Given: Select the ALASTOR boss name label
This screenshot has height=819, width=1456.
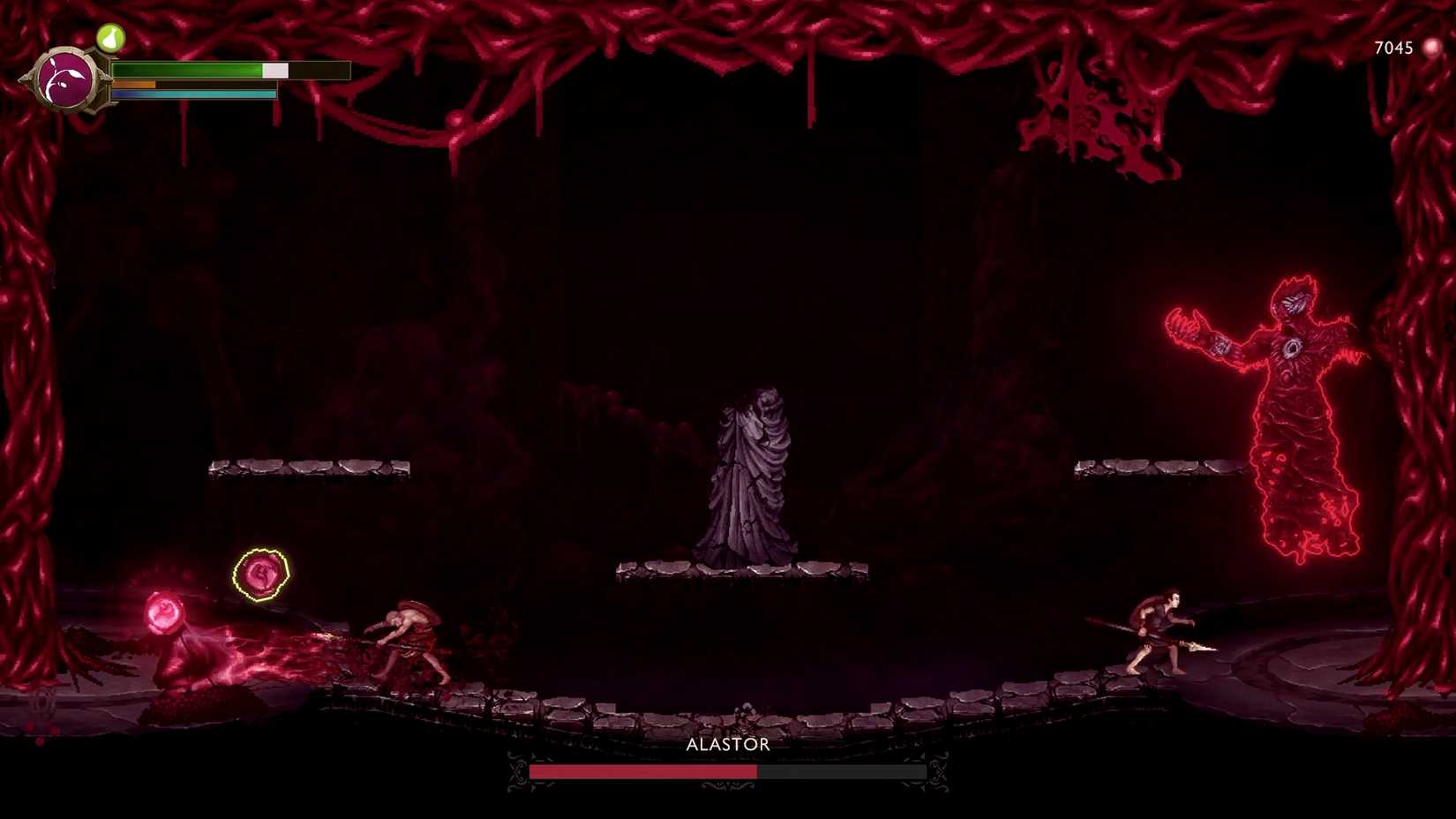Looking at the screenshot, I should tap(727, 744).
